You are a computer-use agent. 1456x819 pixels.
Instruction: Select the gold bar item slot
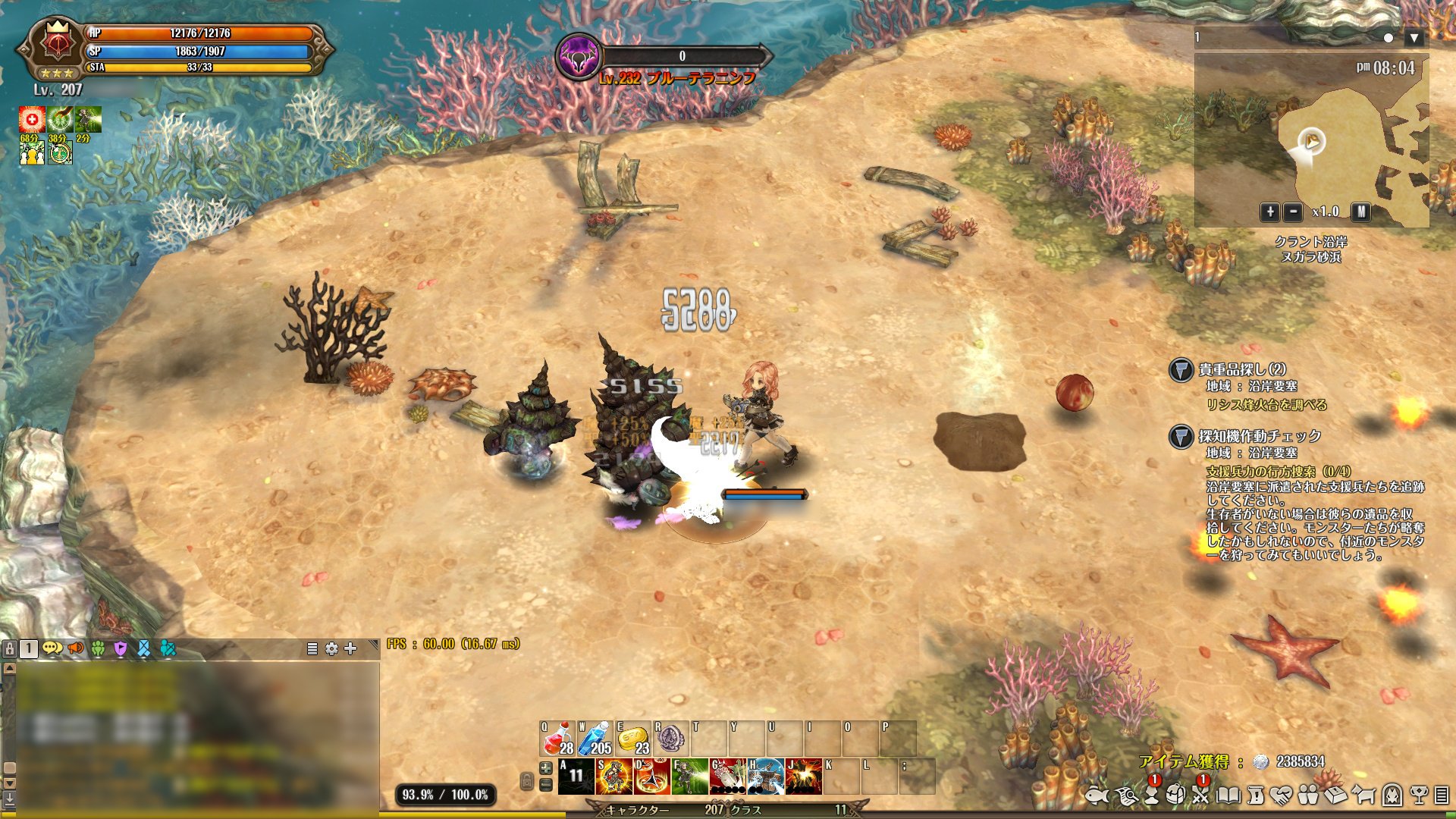(x=633, y=737)
